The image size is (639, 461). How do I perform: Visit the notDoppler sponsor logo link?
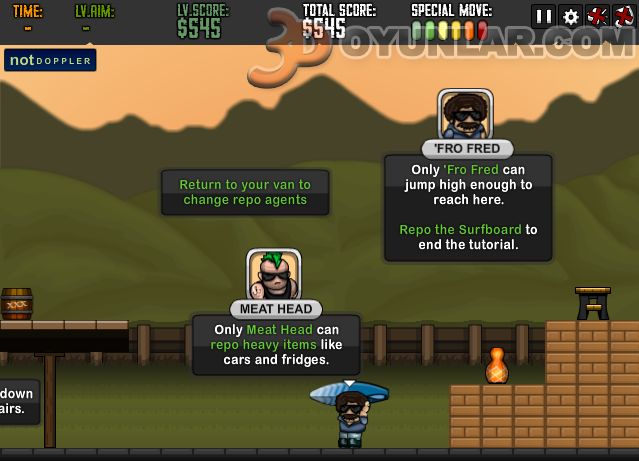(x=49, y=60)
